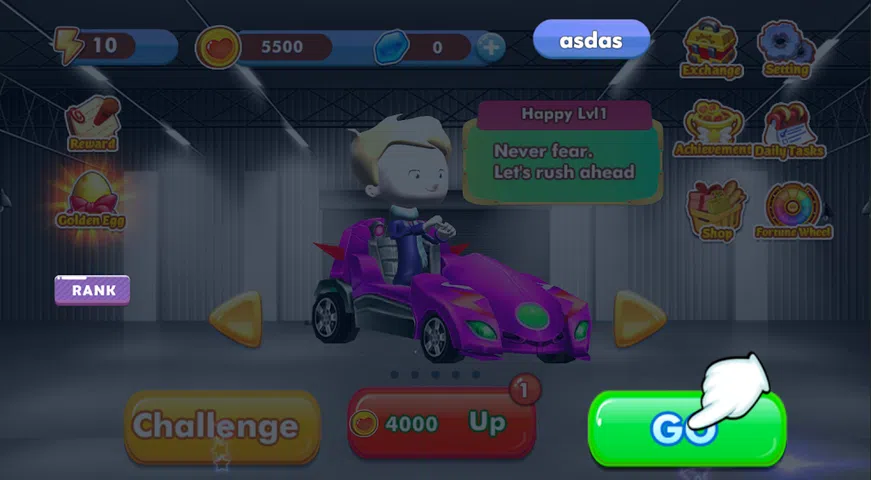Select the previous kart with left arrow

[236, 319]
